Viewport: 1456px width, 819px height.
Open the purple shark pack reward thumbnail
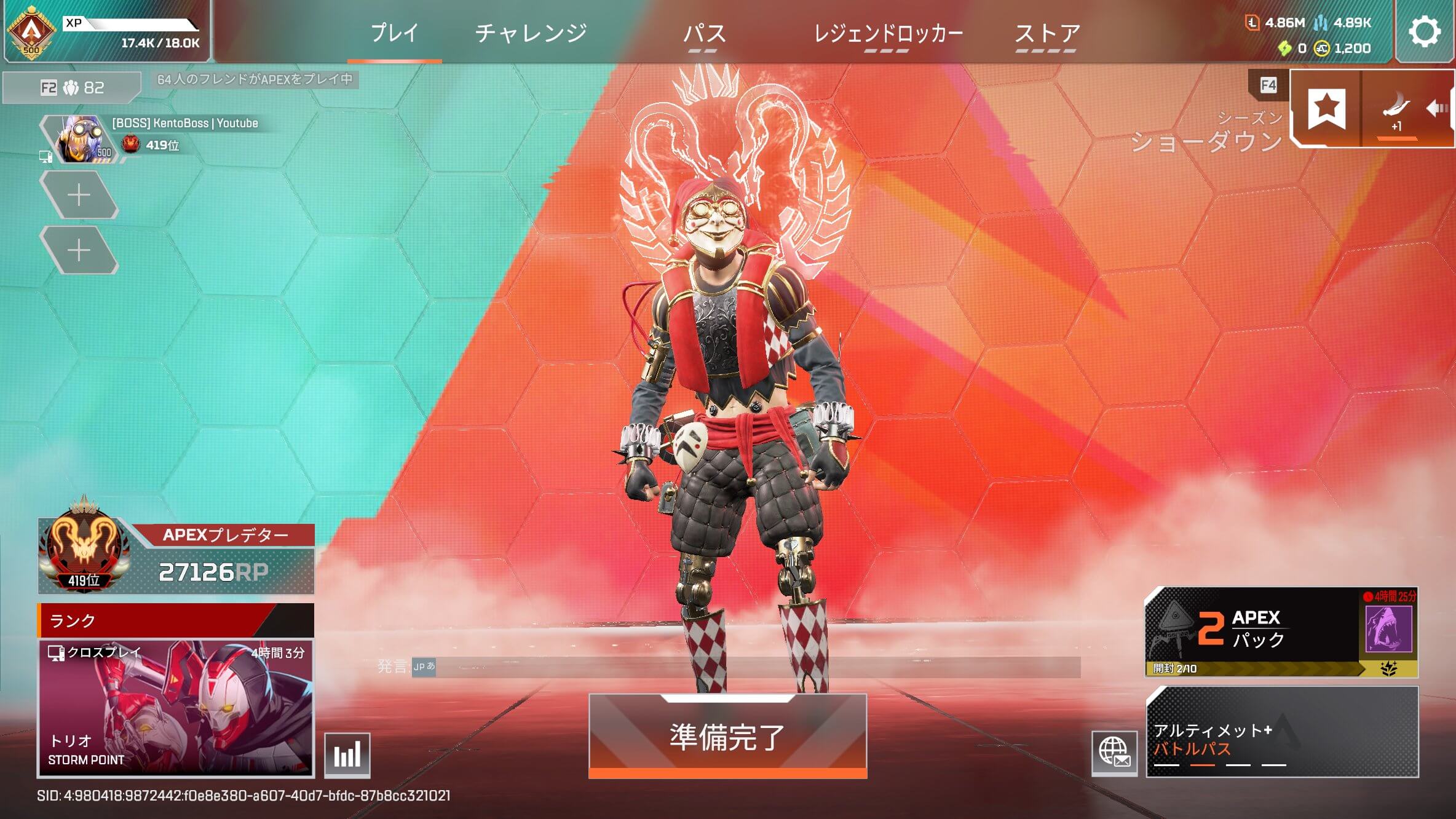[1388, 628]
